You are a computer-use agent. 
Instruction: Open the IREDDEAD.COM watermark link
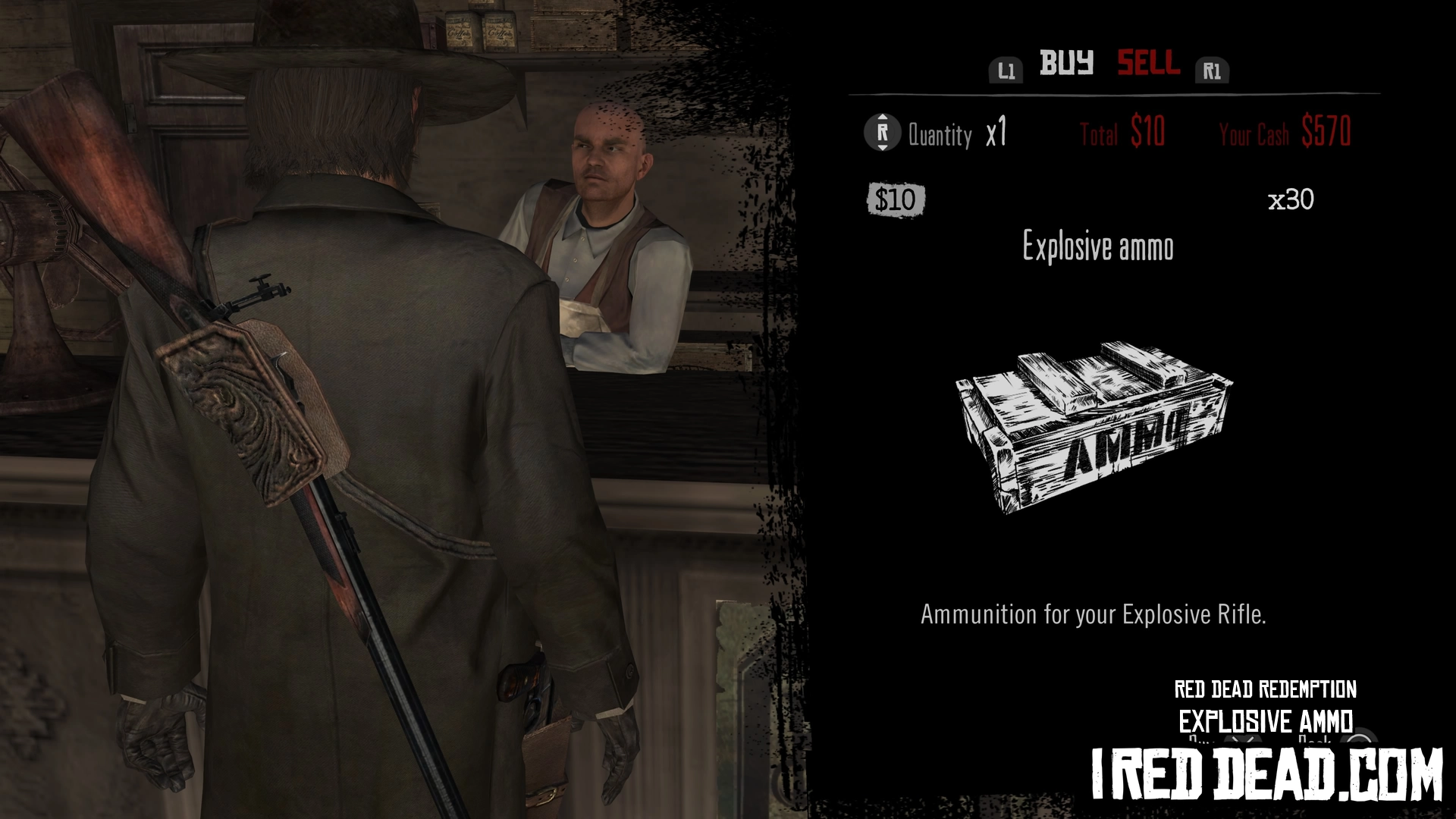1266,773
